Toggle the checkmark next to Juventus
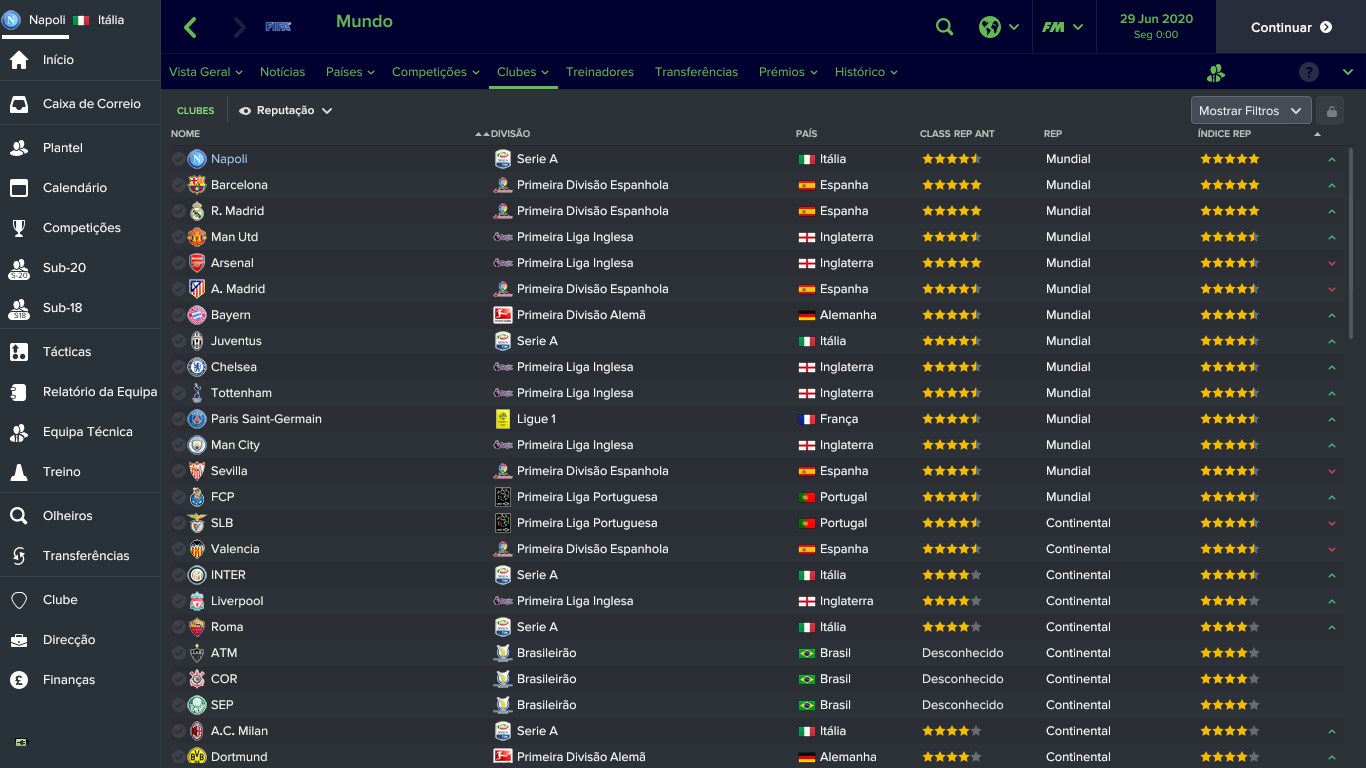1366x768 pixels. click(180, 340)
